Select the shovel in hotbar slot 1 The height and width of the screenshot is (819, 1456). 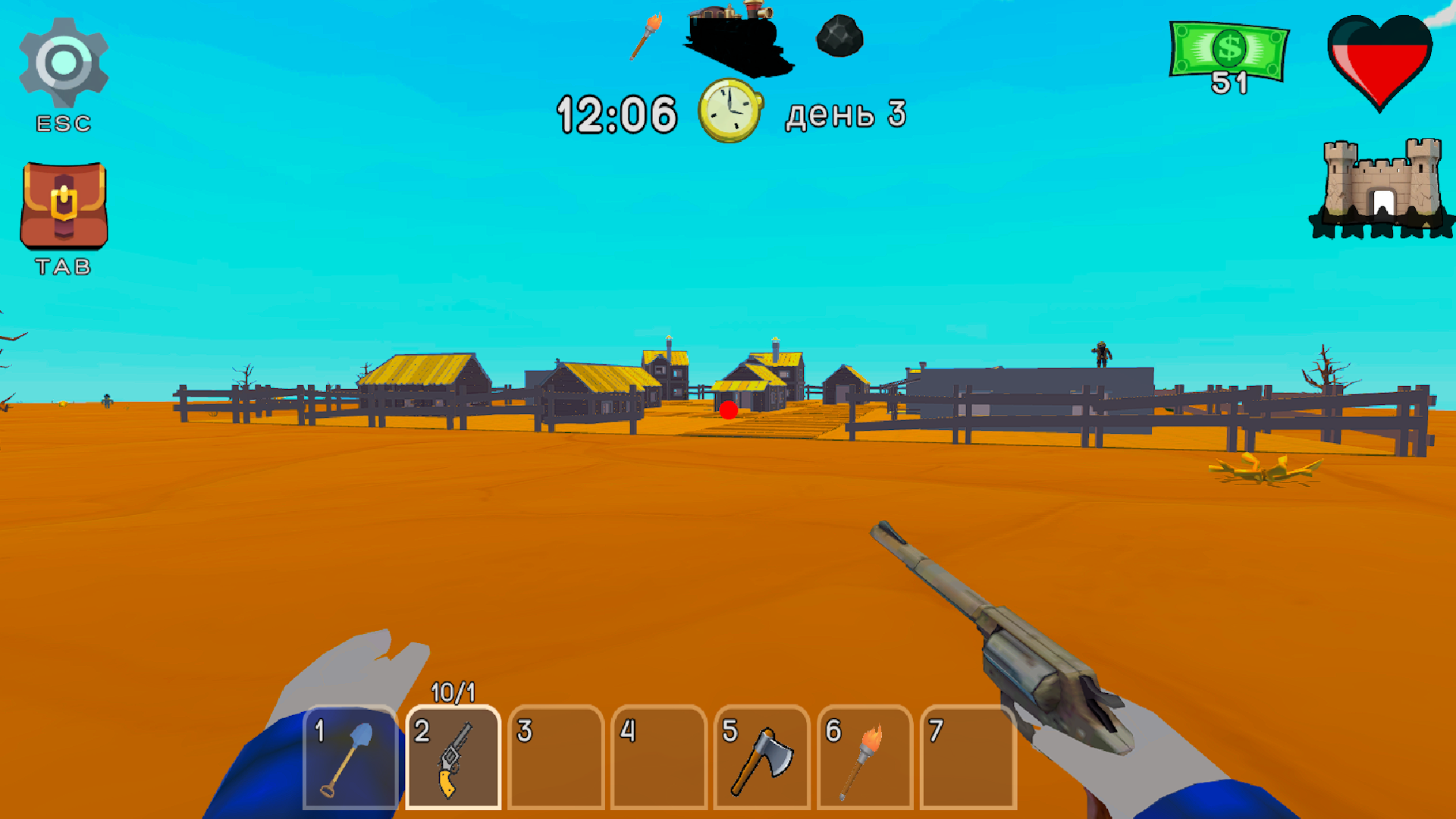pos(351,758)
